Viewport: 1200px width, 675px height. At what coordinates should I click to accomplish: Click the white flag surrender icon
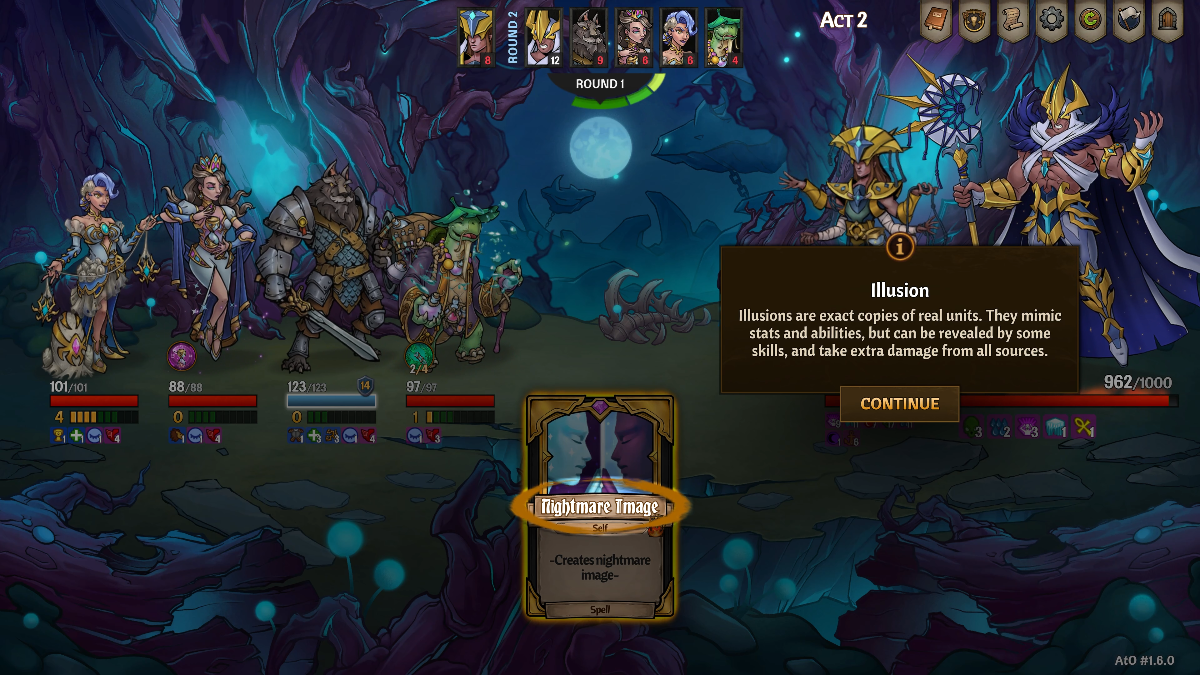coord(1128,21)
